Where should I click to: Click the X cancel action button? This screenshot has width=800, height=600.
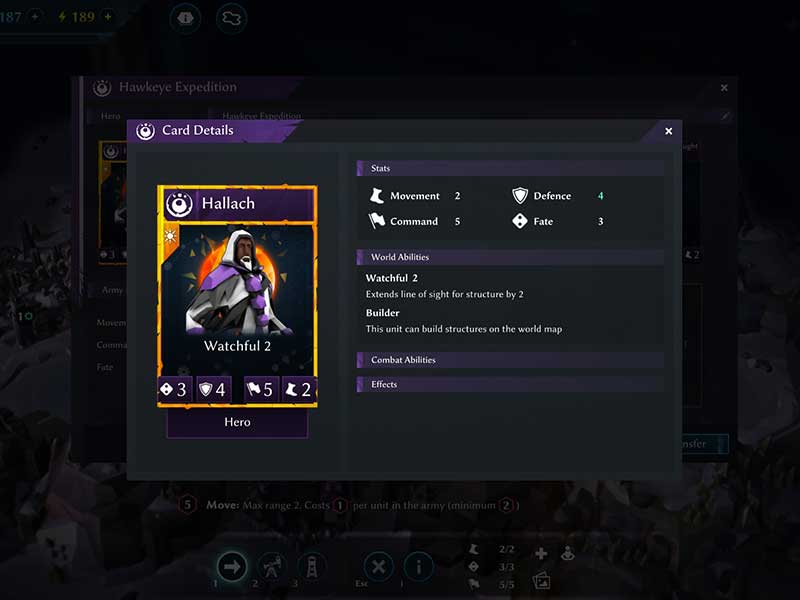click(378, 567)
